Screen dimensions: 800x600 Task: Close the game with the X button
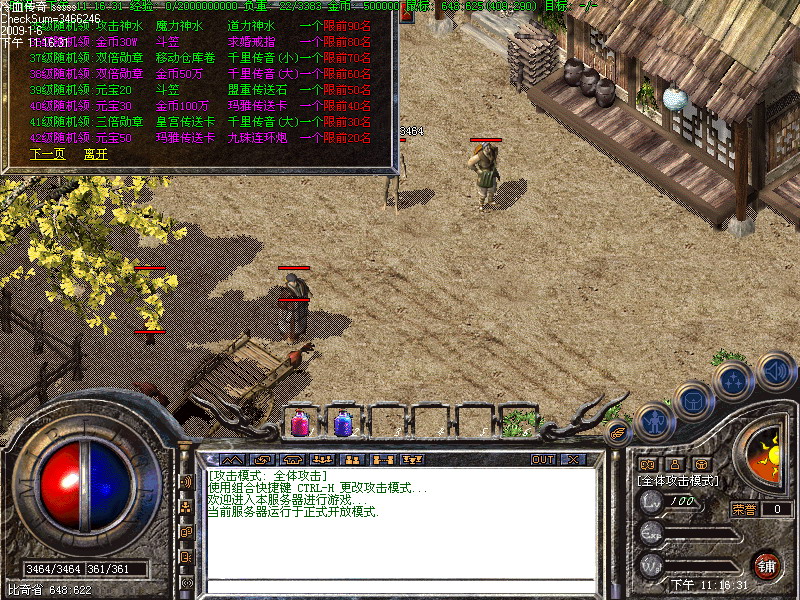coord(573,460)
